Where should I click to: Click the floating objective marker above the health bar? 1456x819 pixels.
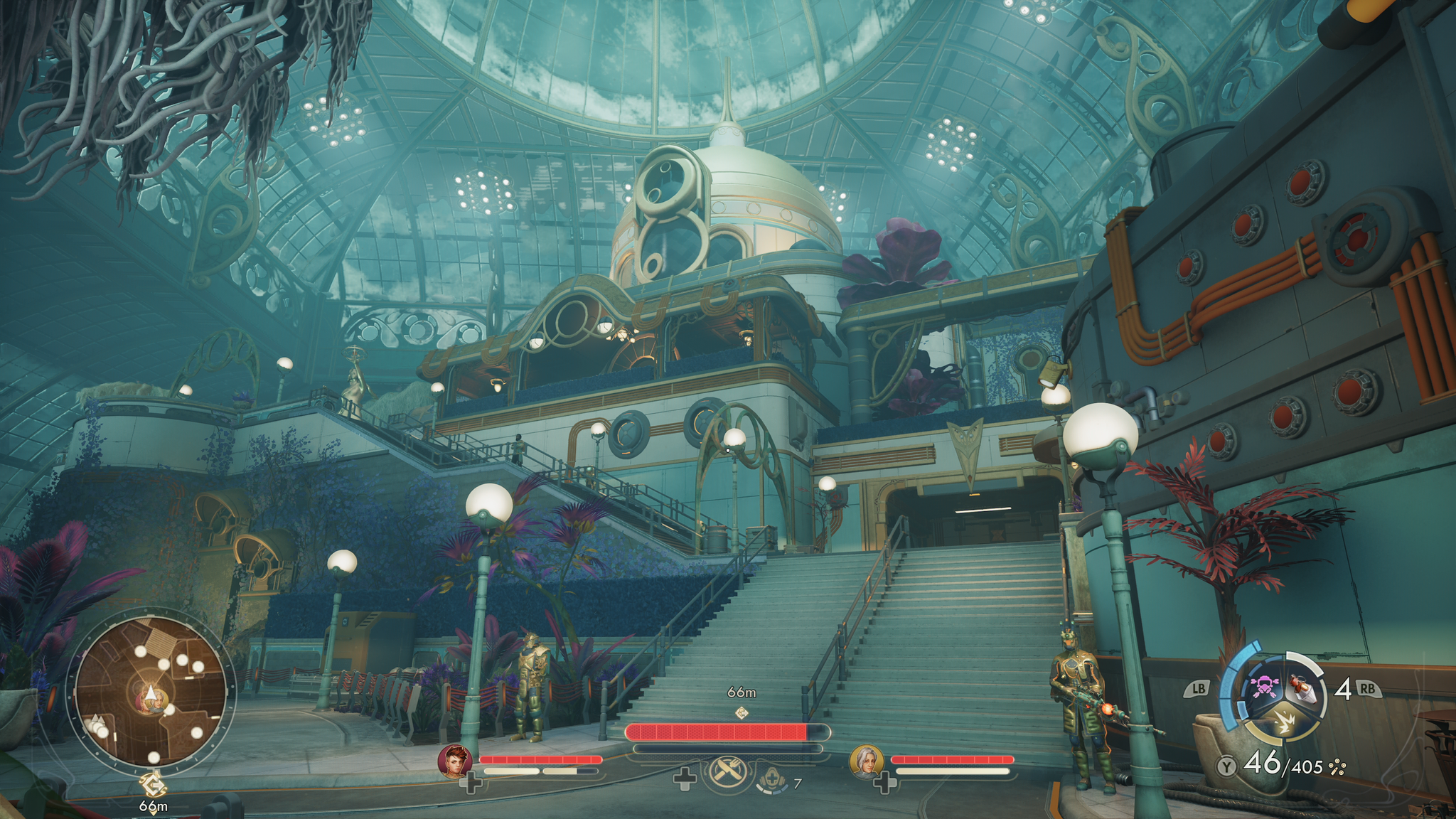coord(741,712)
